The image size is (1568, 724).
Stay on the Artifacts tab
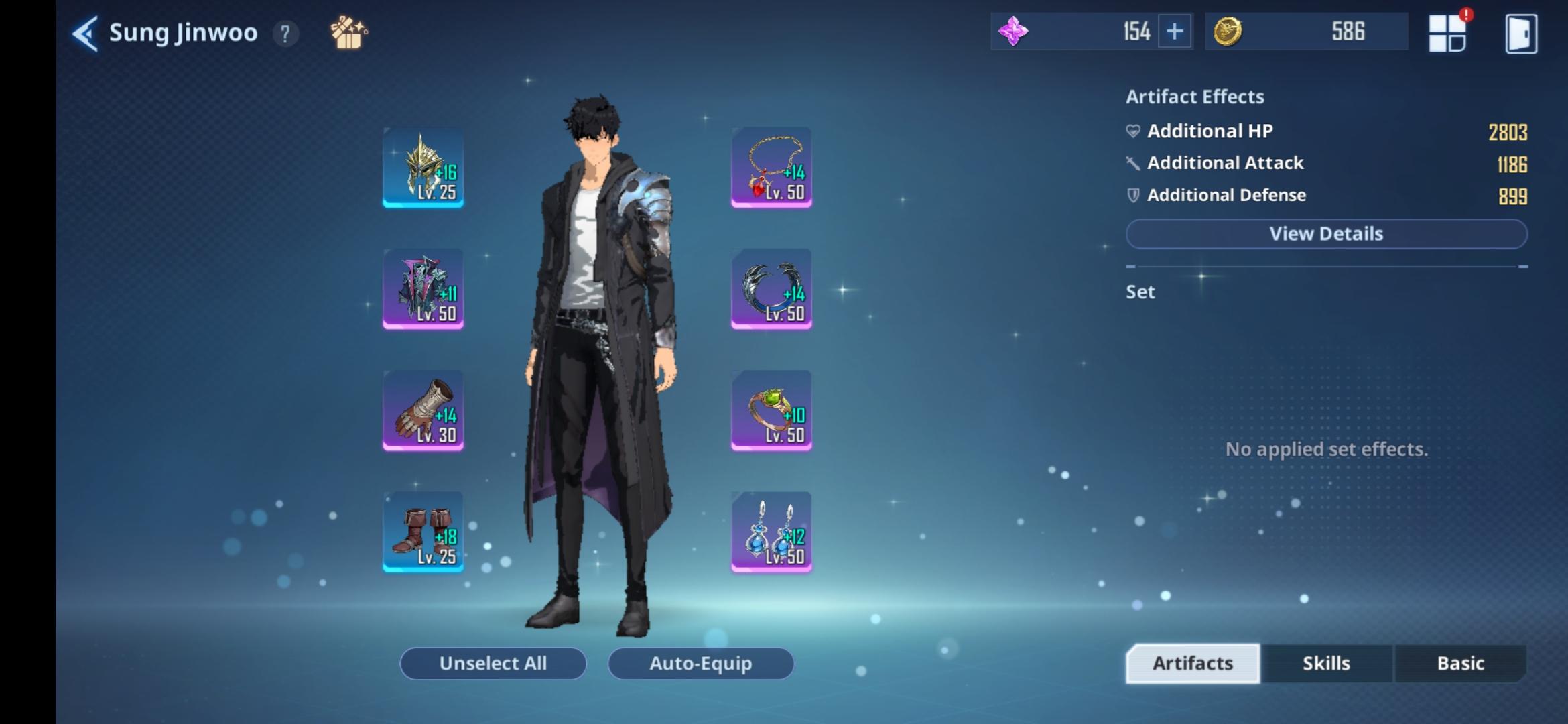1192,663
